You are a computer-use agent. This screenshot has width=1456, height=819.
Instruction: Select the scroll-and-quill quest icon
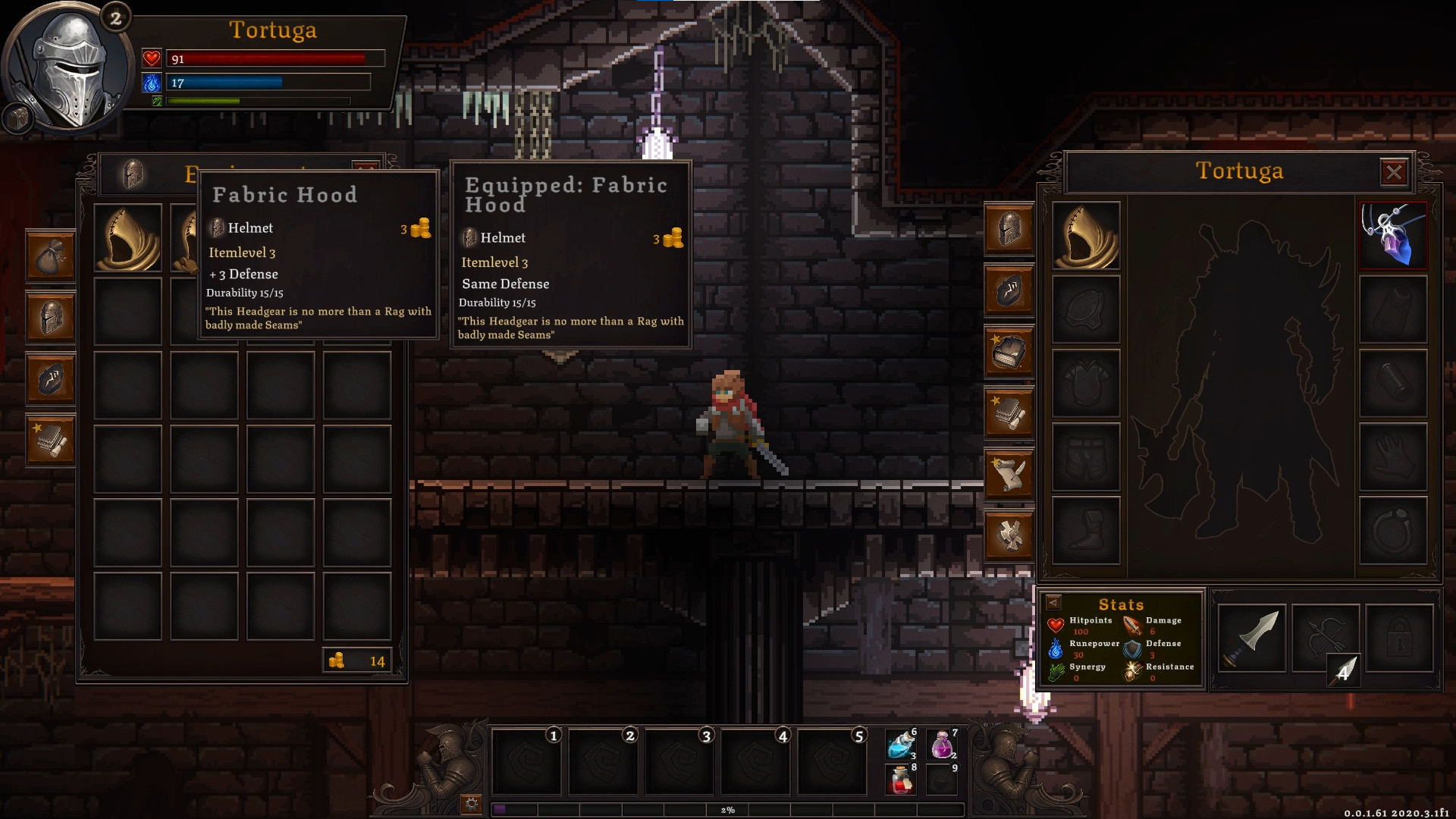(x=1009, y=474)
